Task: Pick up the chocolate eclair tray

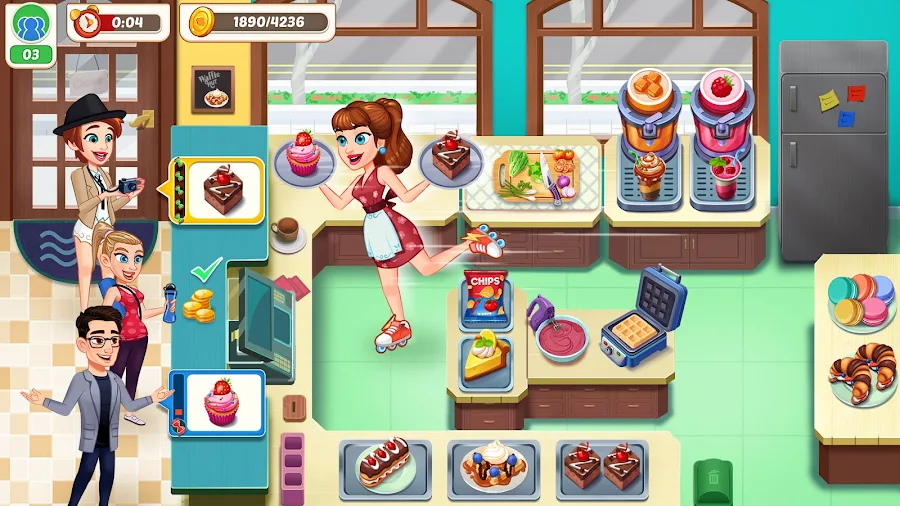Action: (385, 465)
